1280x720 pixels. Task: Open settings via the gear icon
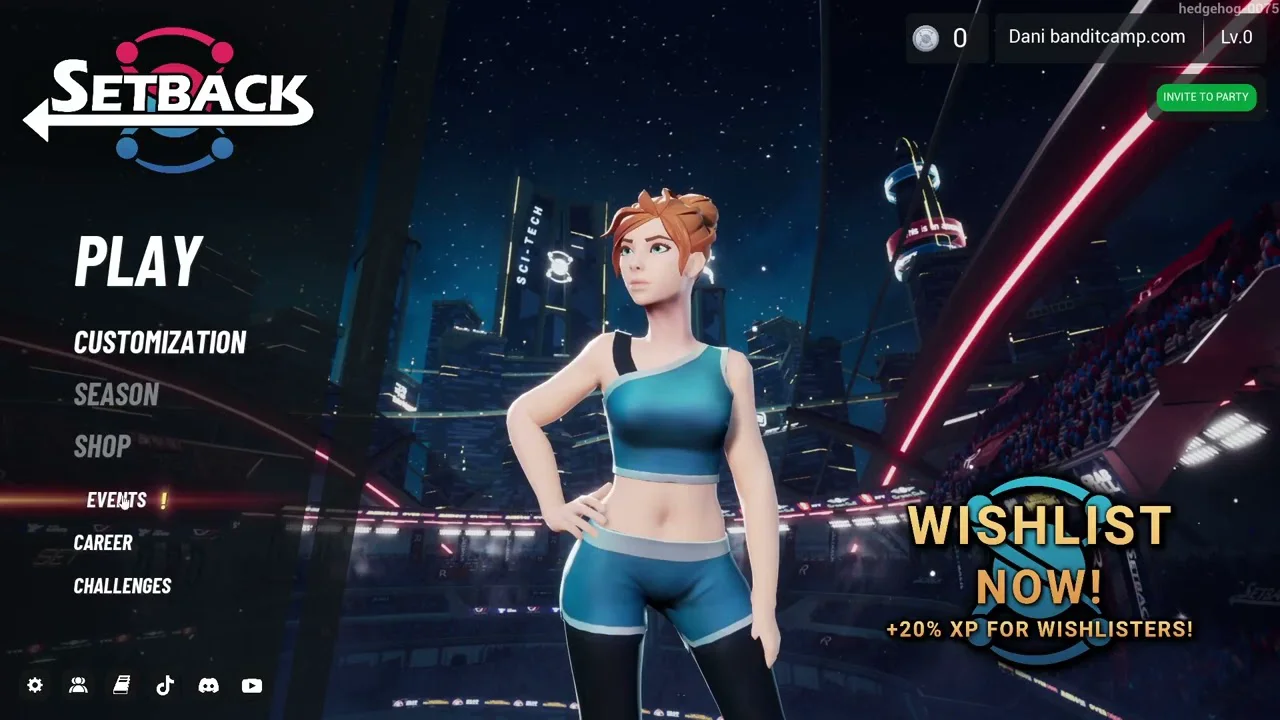[35, 685]
